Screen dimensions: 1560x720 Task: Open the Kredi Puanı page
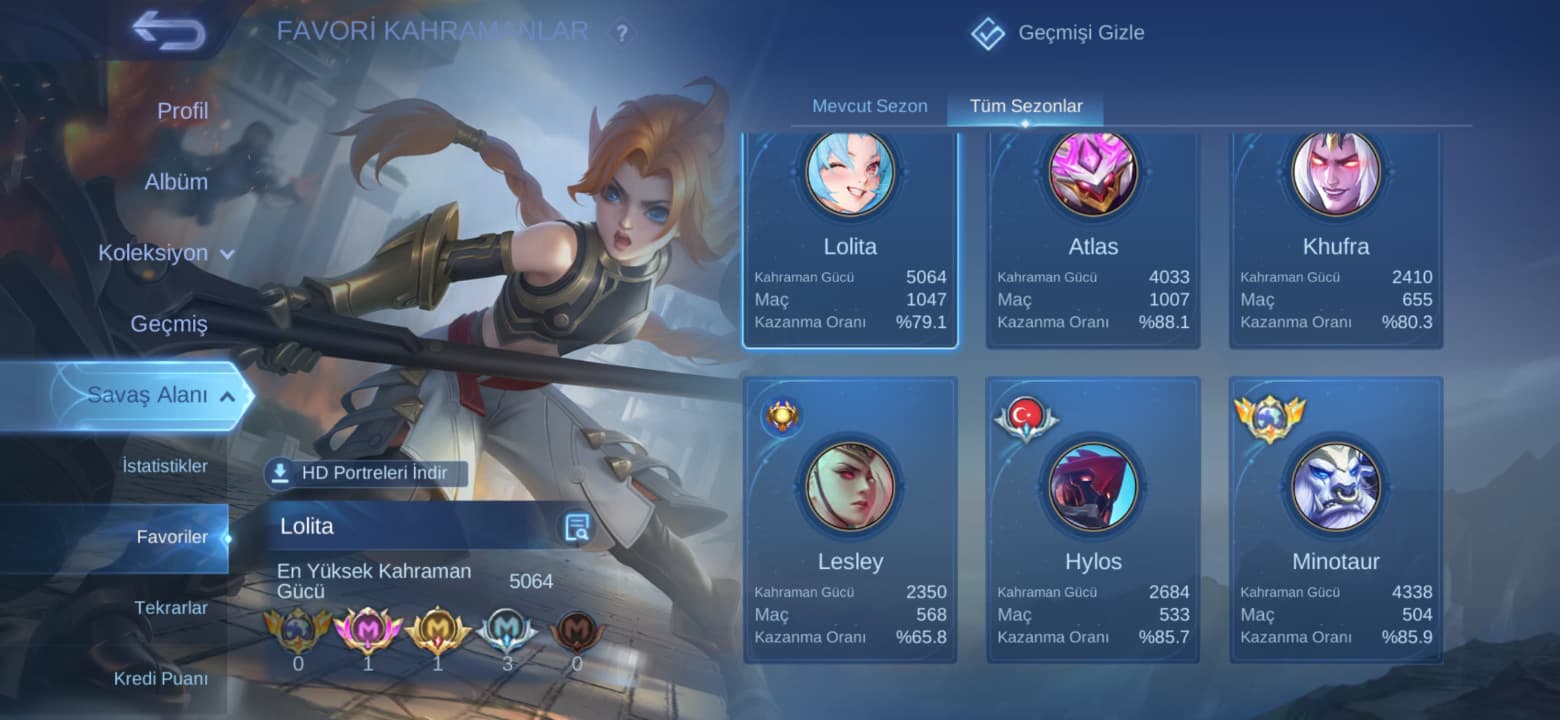pyautogui.click(x=161, y=679)
